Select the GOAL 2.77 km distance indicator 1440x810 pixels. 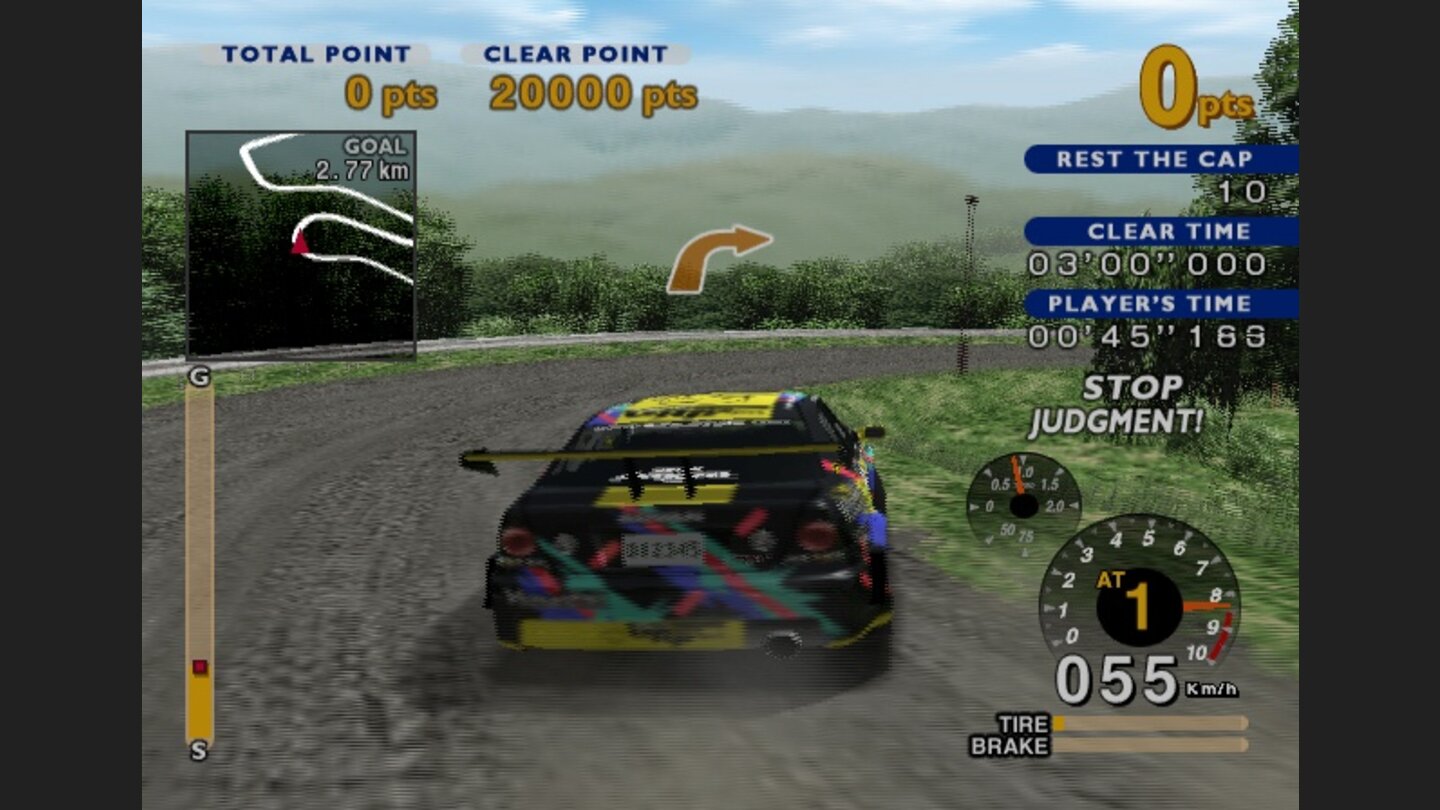(x=365, y=159)
